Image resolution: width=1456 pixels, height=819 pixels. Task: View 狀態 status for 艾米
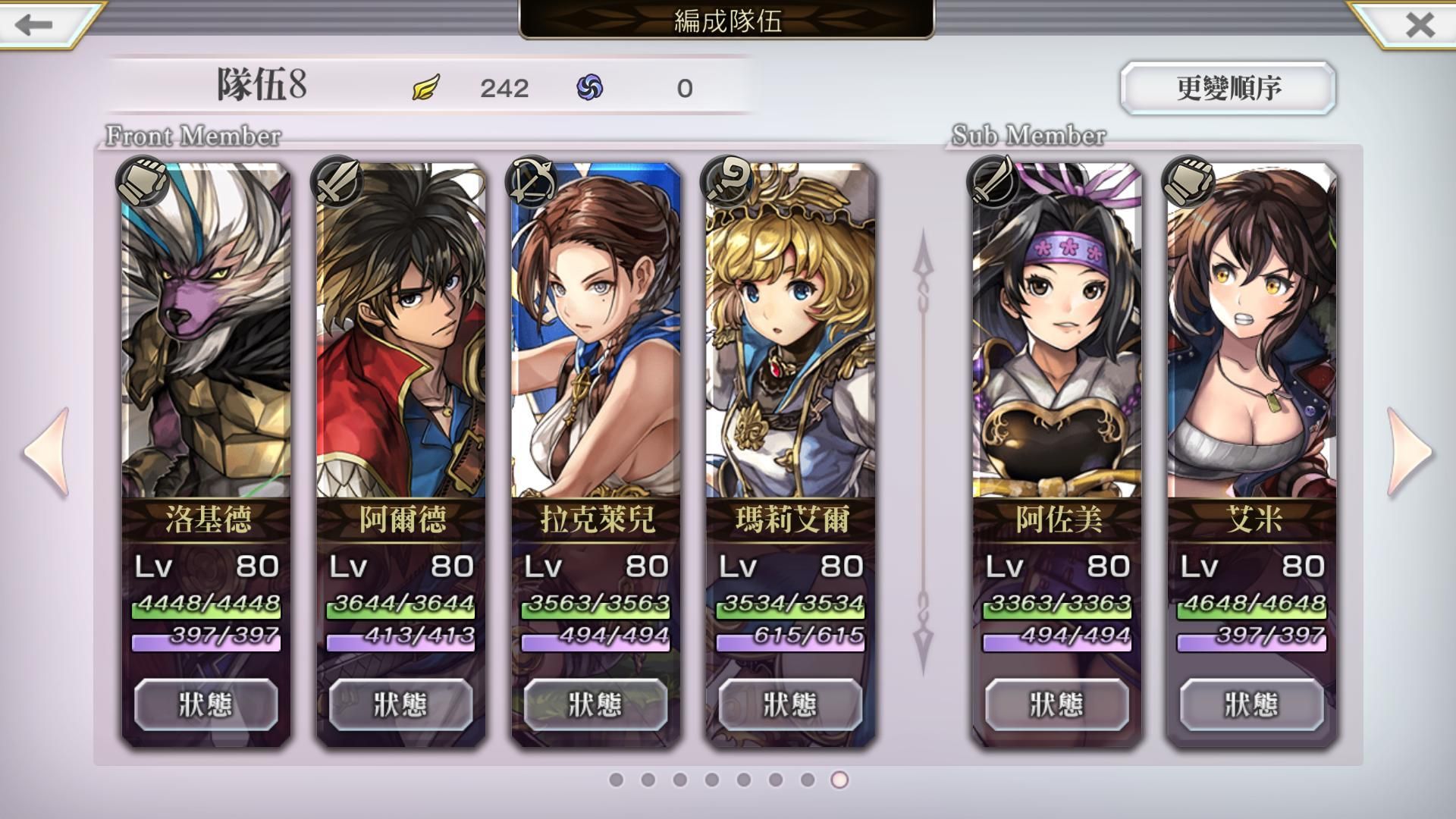[x=1252, y=704]
